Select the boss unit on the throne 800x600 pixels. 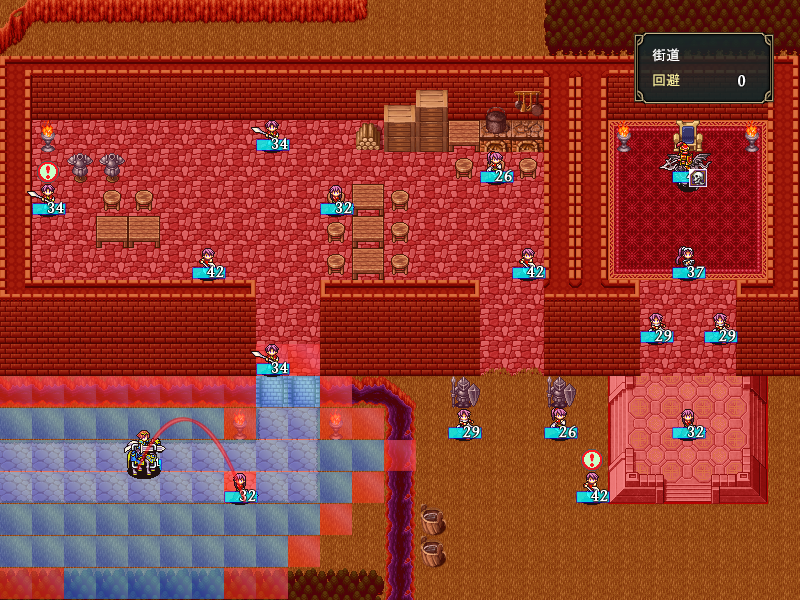(x=688, y=160)
